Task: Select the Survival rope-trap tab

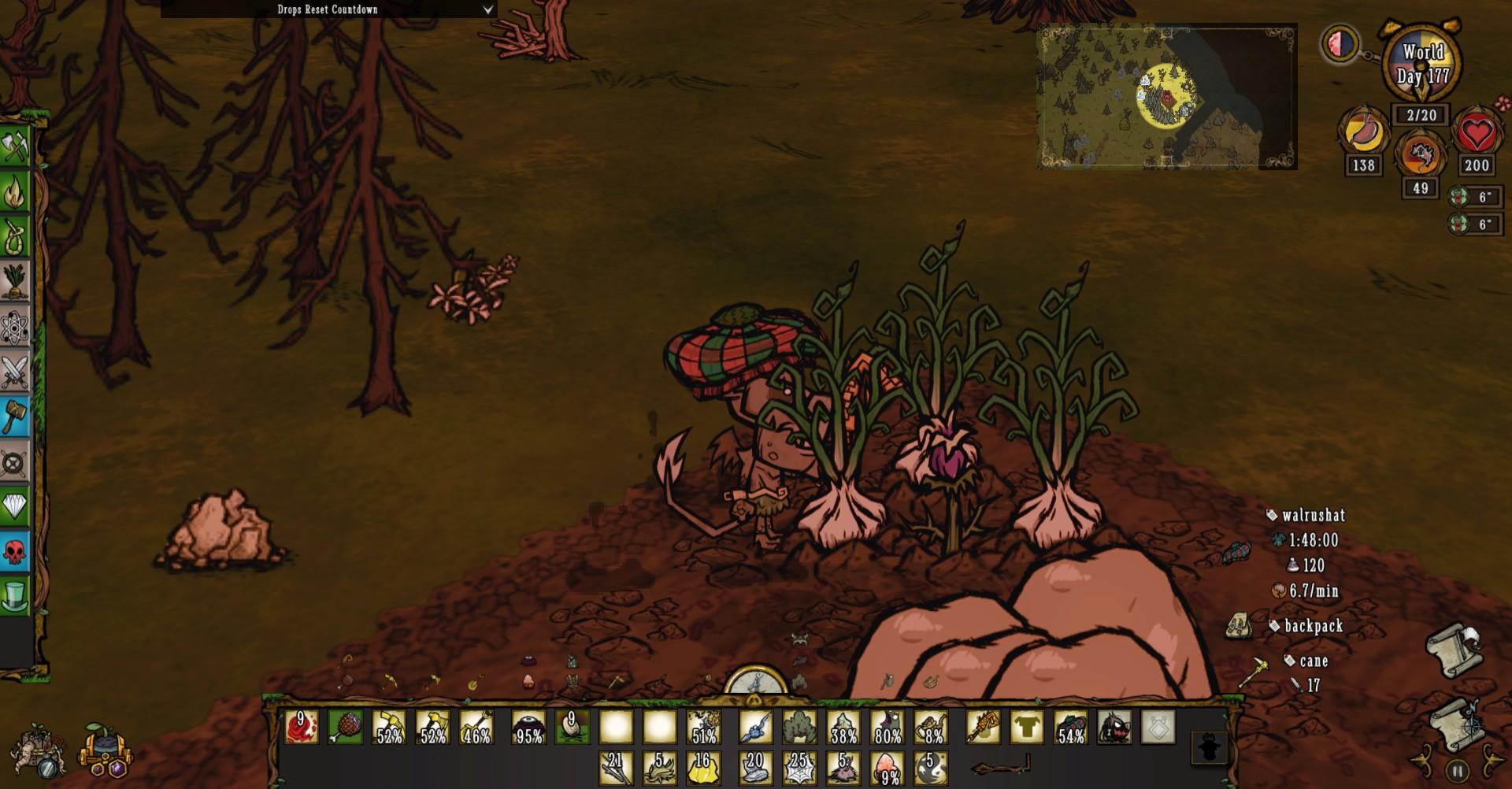Action: click(x=15, y=235)
